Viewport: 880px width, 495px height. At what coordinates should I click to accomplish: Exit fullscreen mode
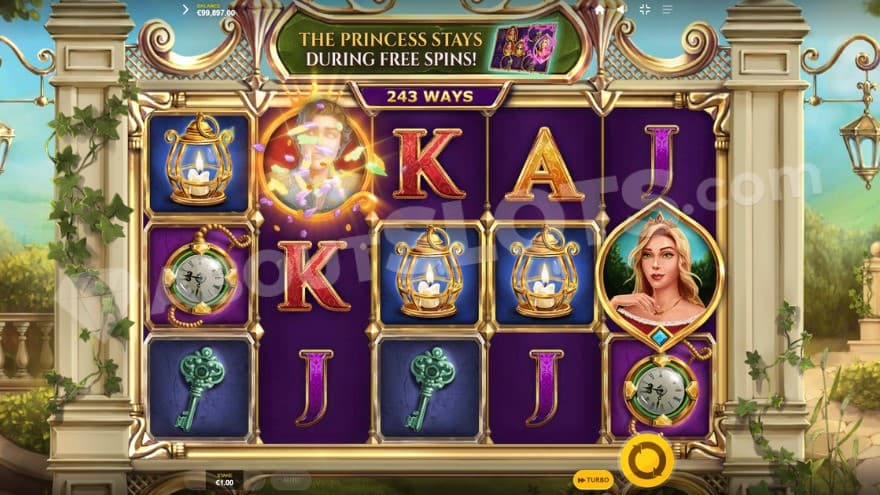644,10
